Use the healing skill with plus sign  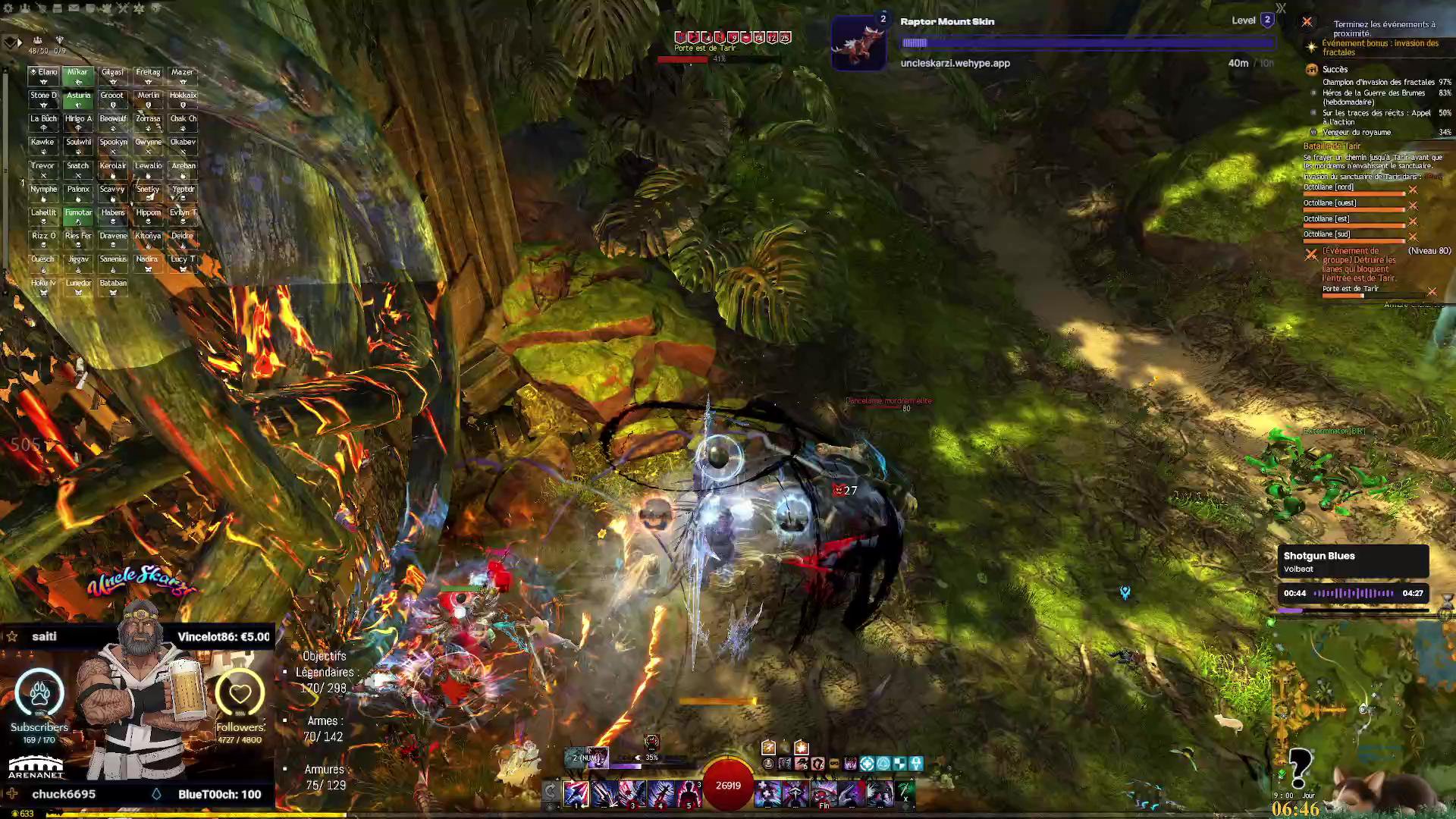click(x=767, y=793)
